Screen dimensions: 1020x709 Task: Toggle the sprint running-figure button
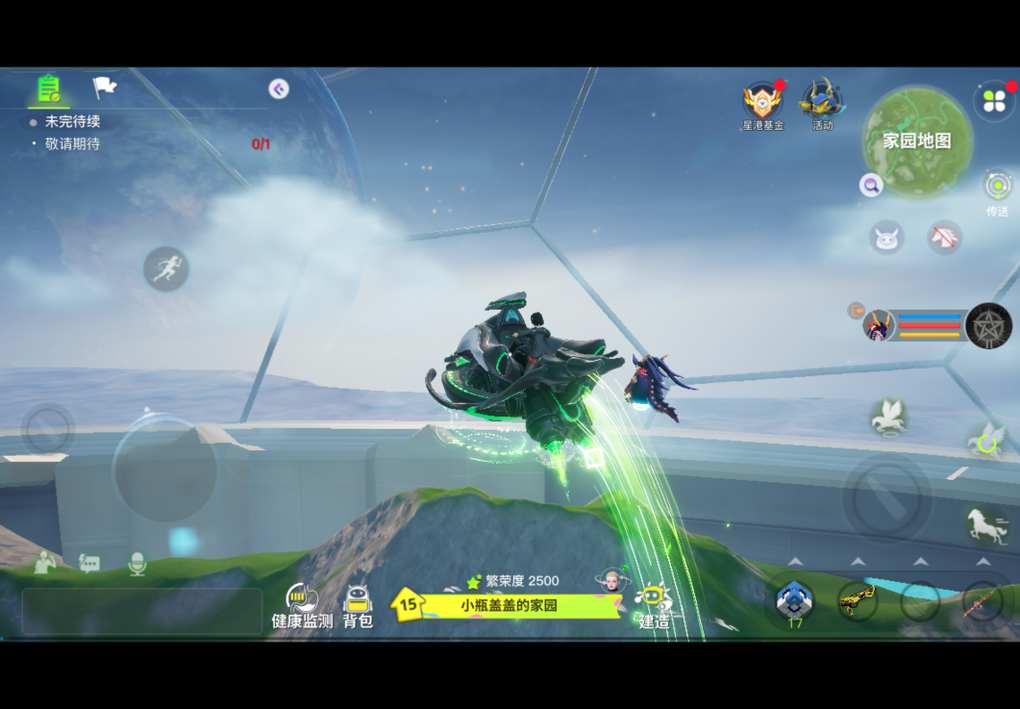(166, 269)
